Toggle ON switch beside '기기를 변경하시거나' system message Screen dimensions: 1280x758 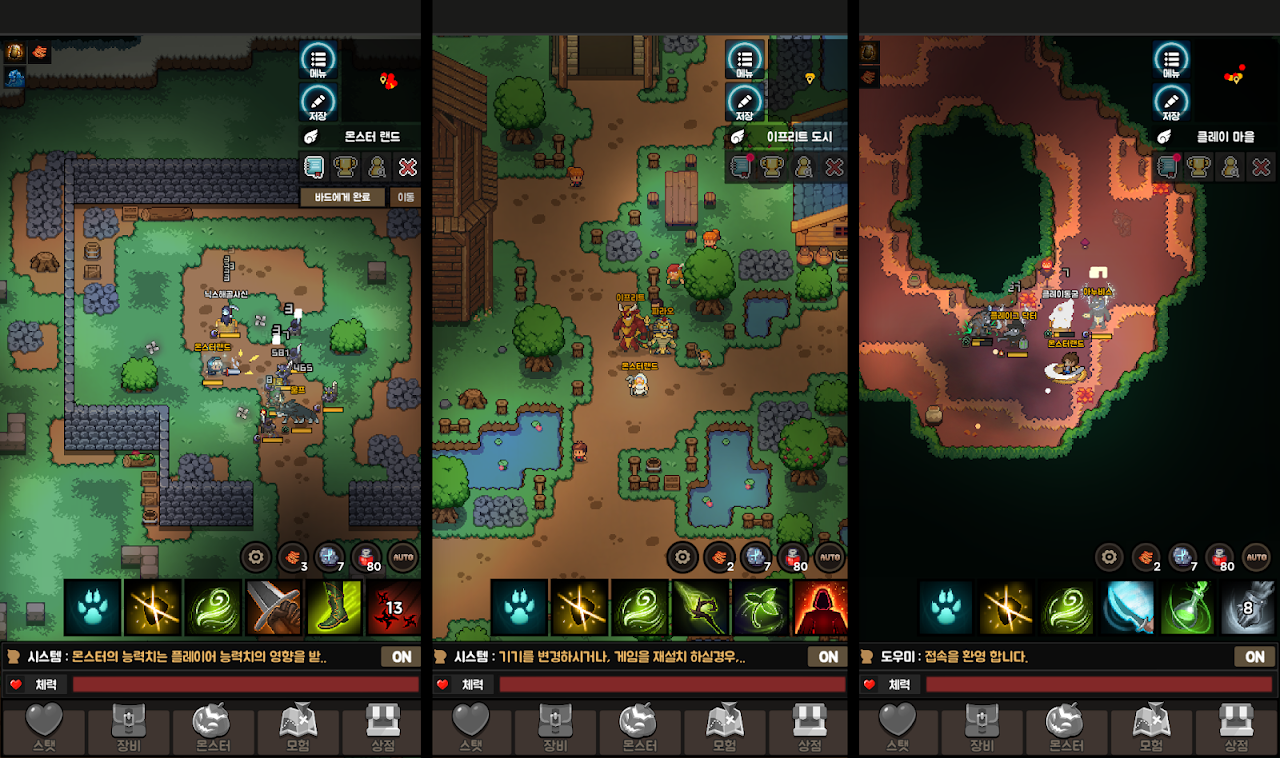coord(828,657)
